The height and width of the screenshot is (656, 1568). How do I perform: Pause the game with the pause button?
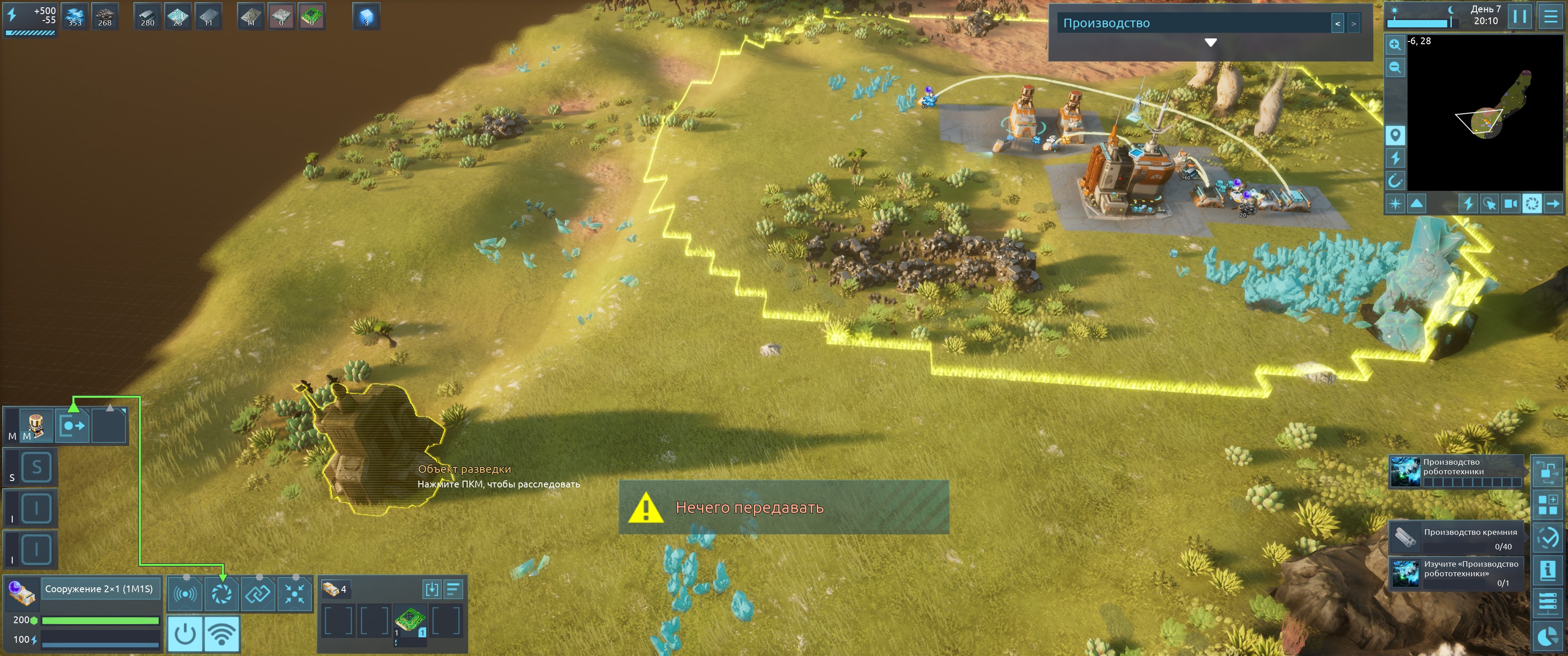click(x=1519, y=16)
